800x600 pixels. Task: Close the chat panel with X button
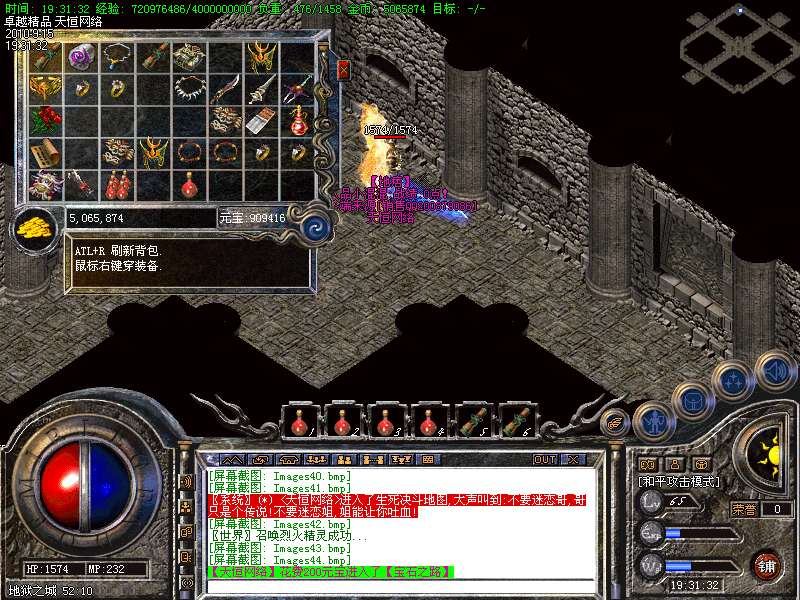coord(572,459)
